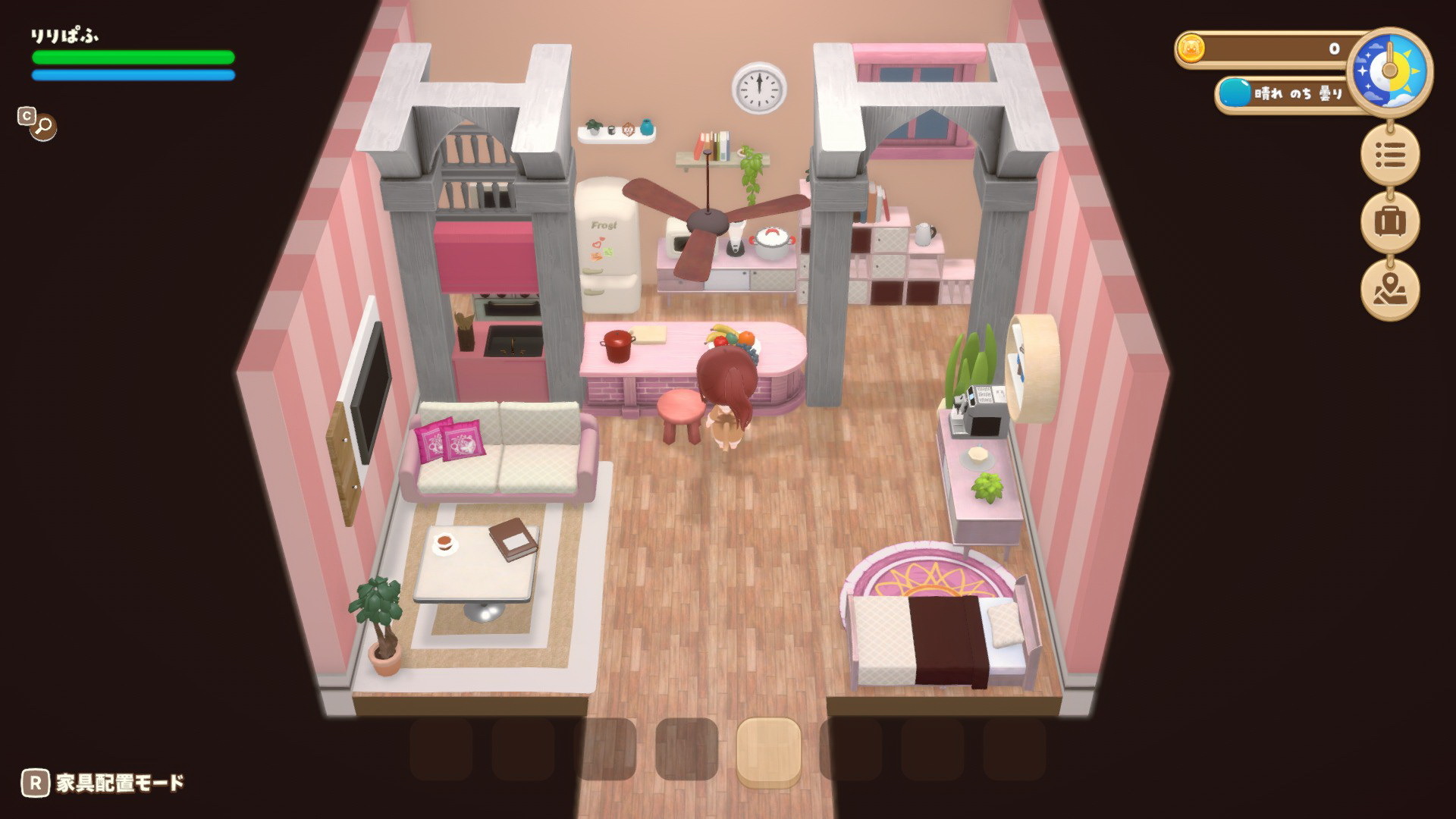1456x819 pixels.
Task: Show the map with location pin
Action: tap(1389, 289)
